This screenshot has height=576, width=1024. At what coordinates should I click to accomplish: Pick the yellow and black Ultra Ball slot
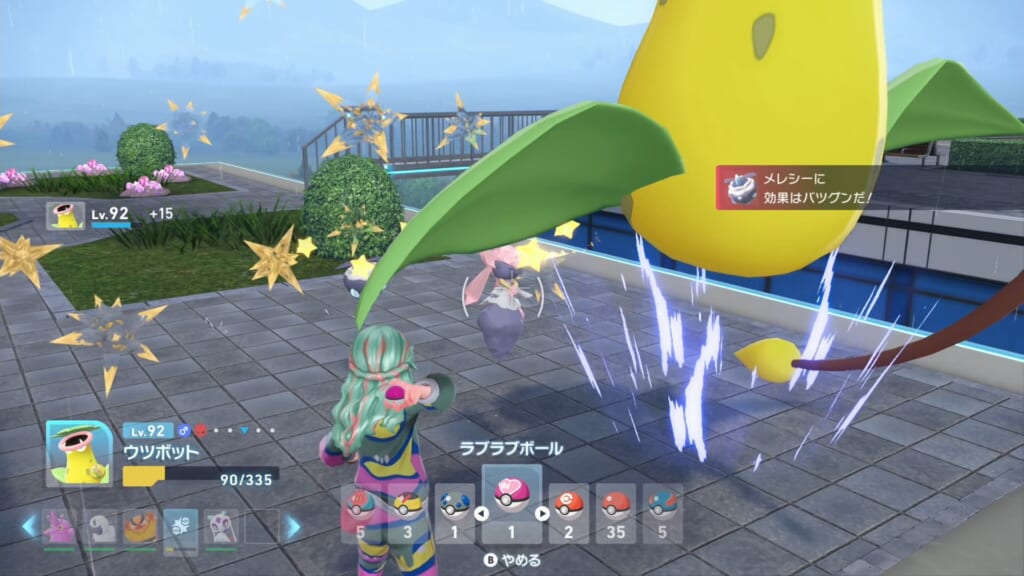point(408,507)
